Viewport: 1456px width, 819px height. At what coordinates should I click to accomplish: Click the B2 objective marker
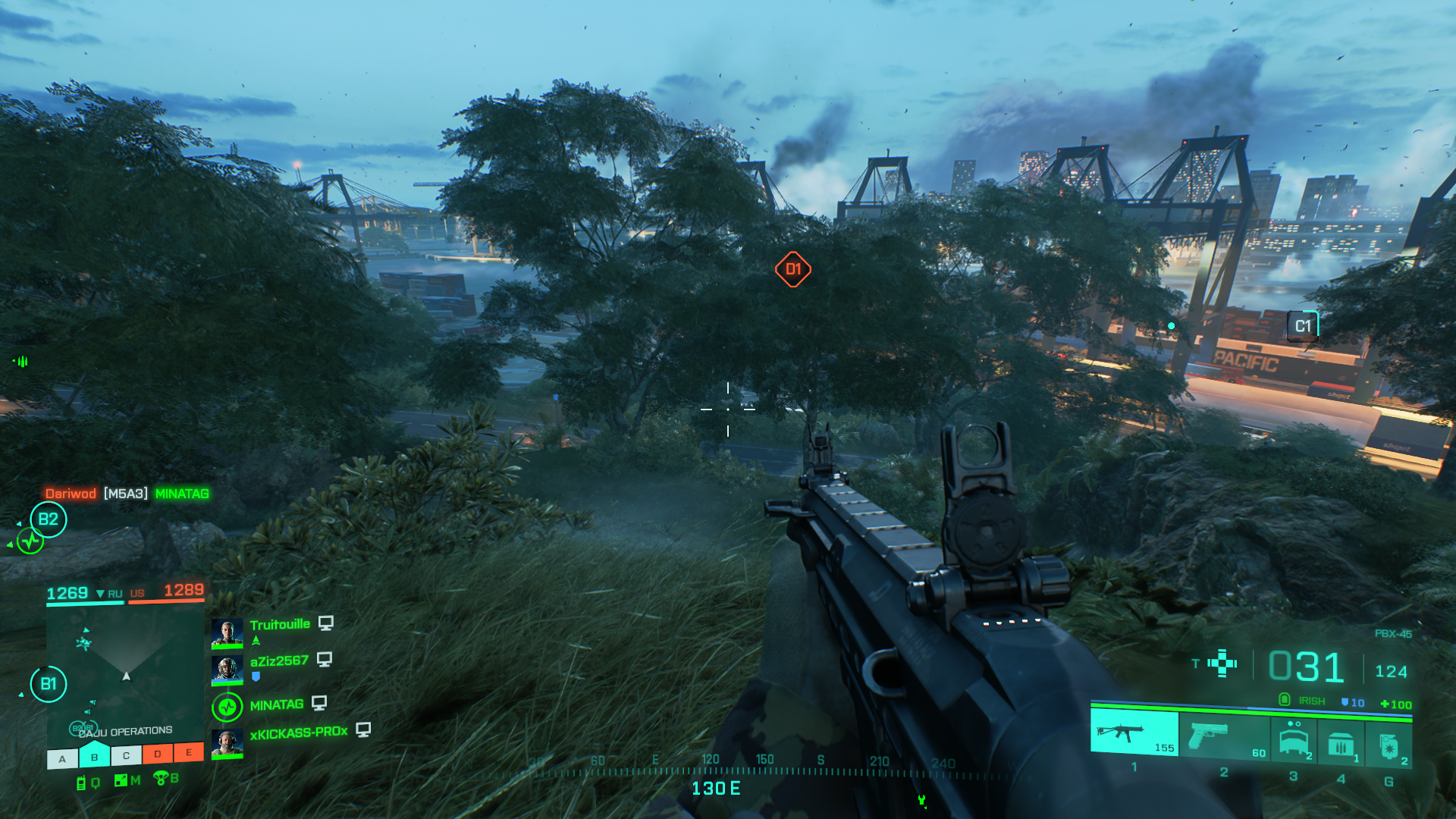[x=49, y=519]
